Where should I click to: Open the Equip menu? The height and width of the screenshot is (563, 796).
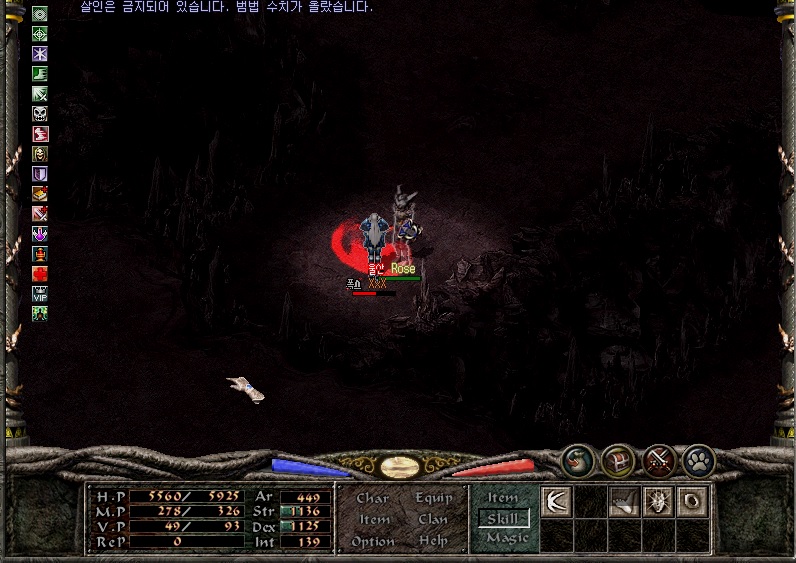point(433,498)
